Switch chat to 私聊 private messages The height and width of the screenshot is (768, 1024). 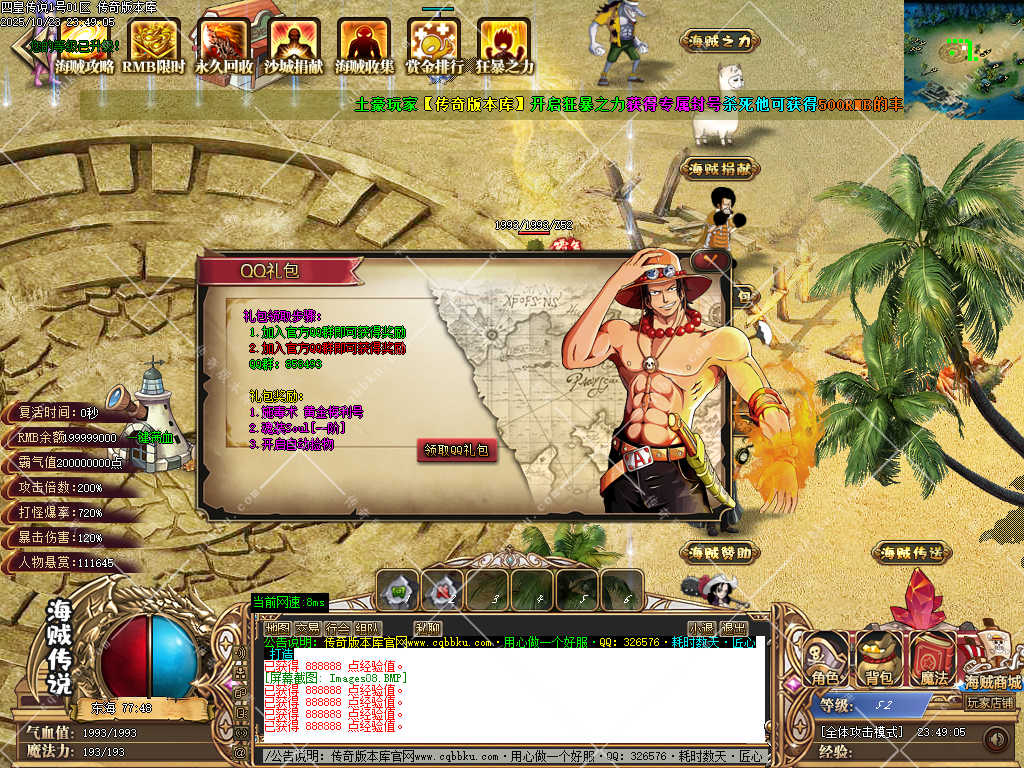(429, 628)
